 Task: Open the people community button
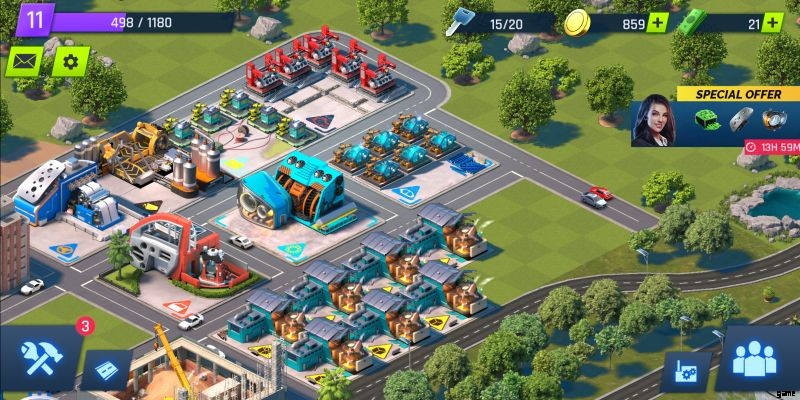pos(758,360)
